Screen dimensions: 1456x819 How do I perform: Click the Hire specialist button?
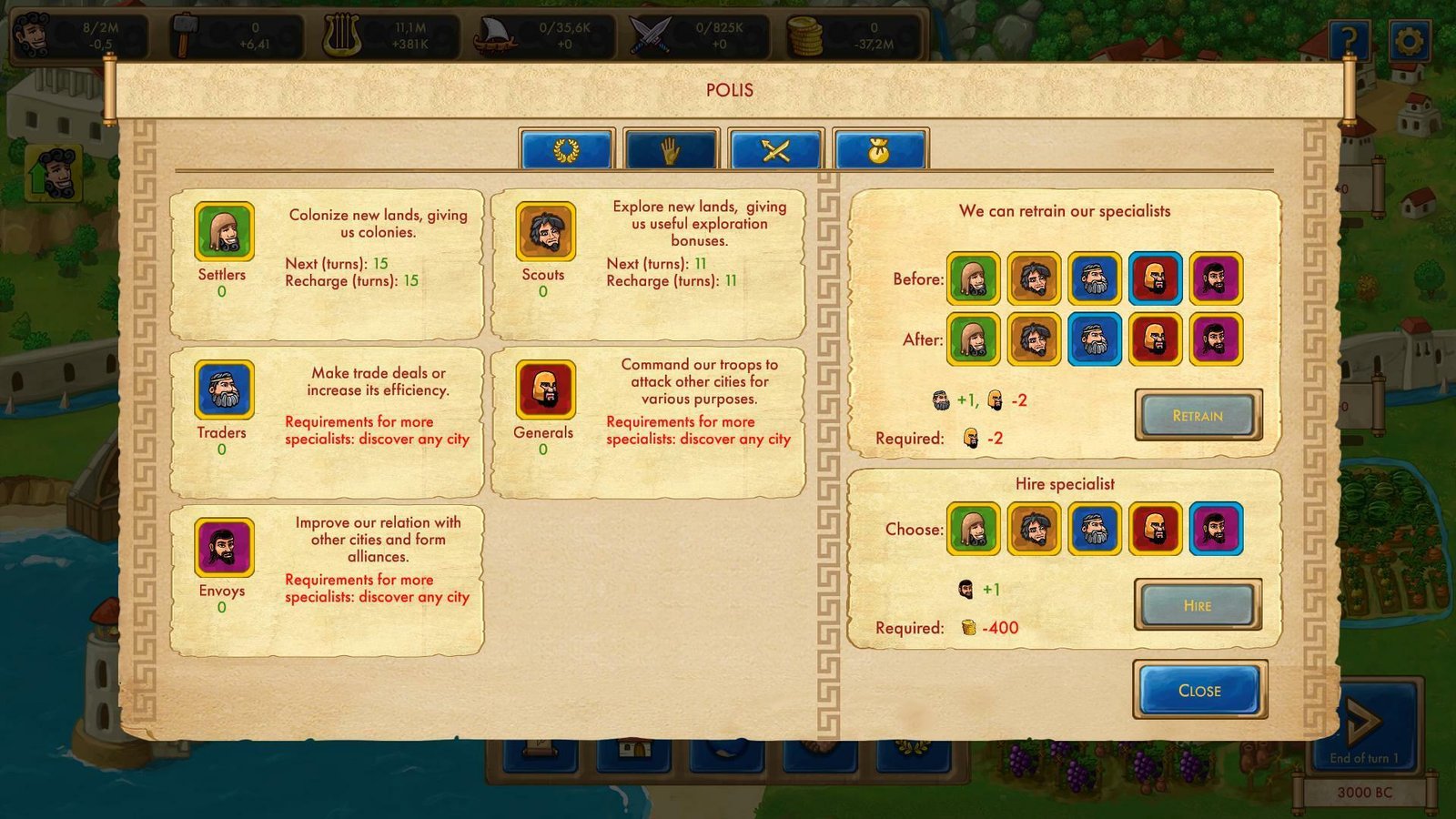click(1198, 605)
